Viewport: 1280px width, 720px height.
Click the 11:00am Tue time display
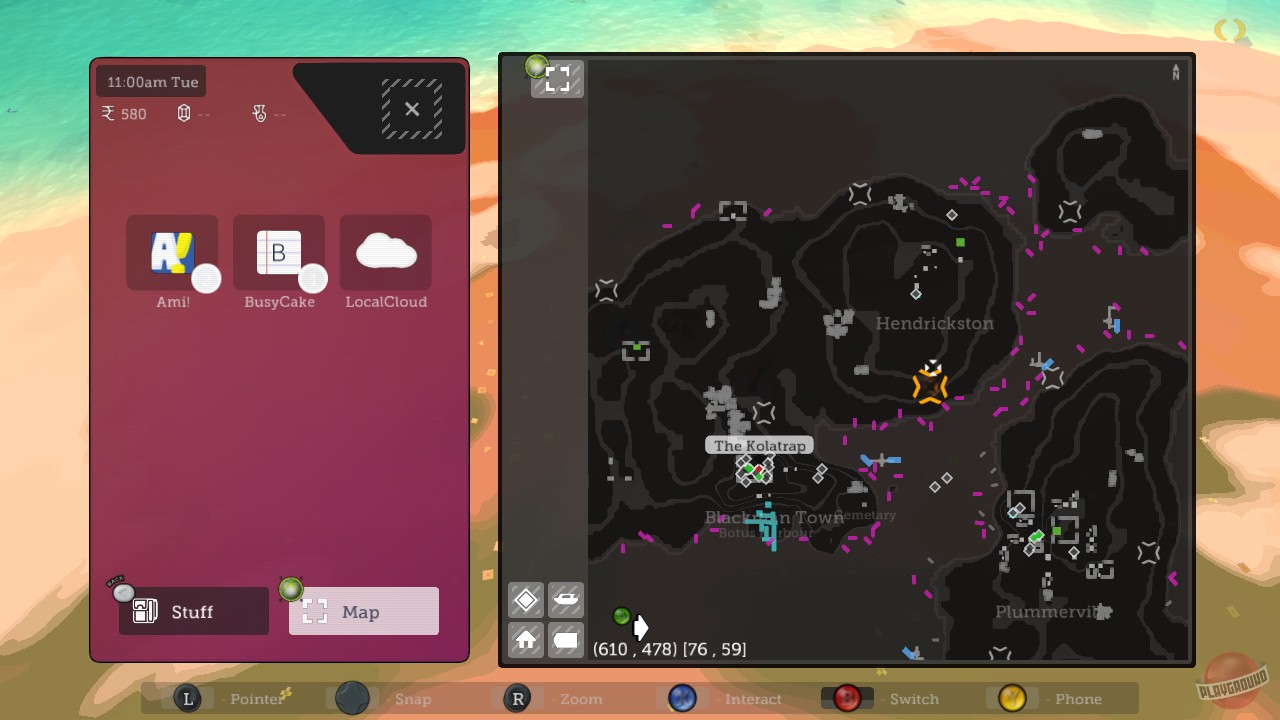(x=151, y=81)
